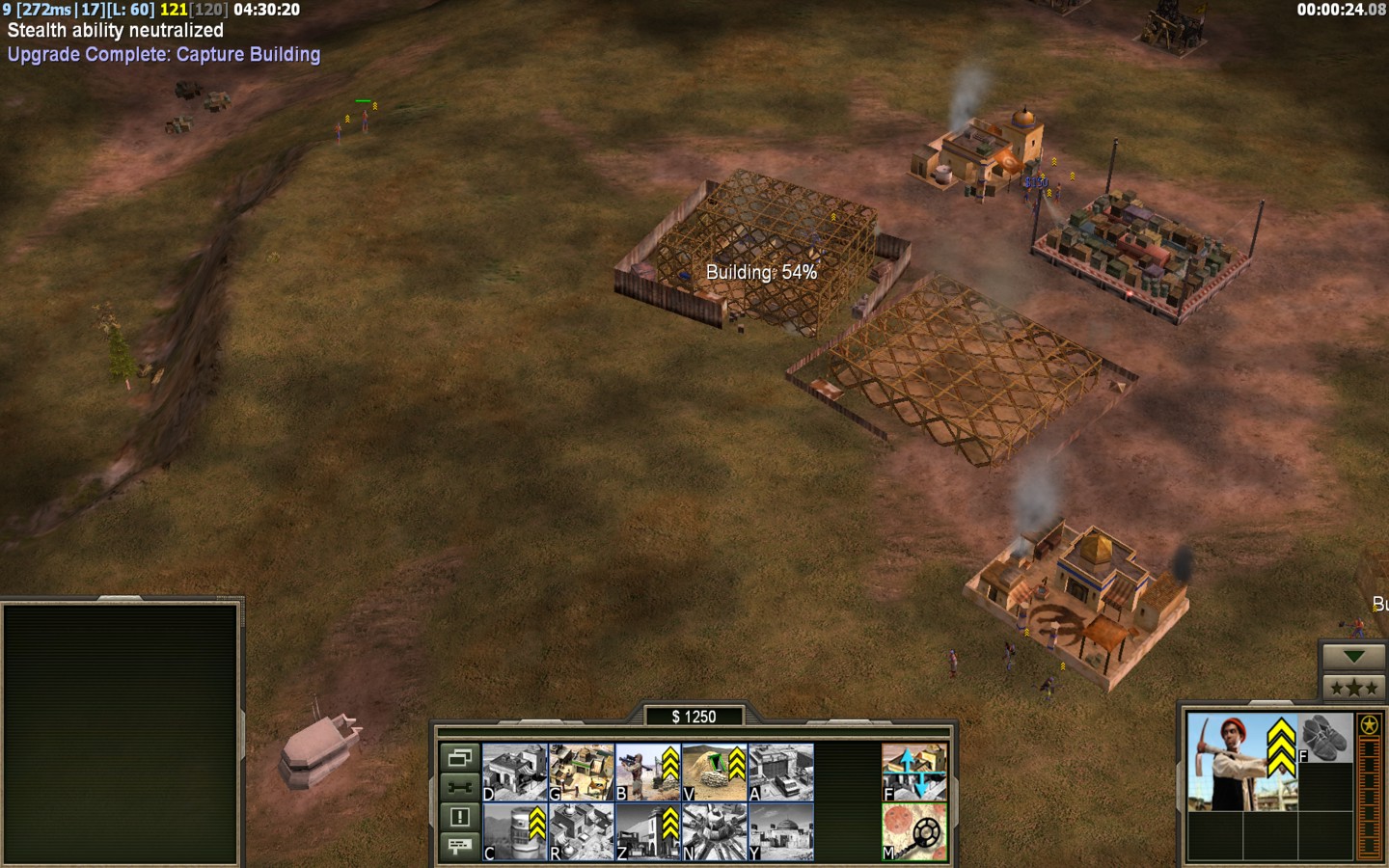1389x868 pixels.
Task: Click the overlapping windows button
Action: click(459, 758)
